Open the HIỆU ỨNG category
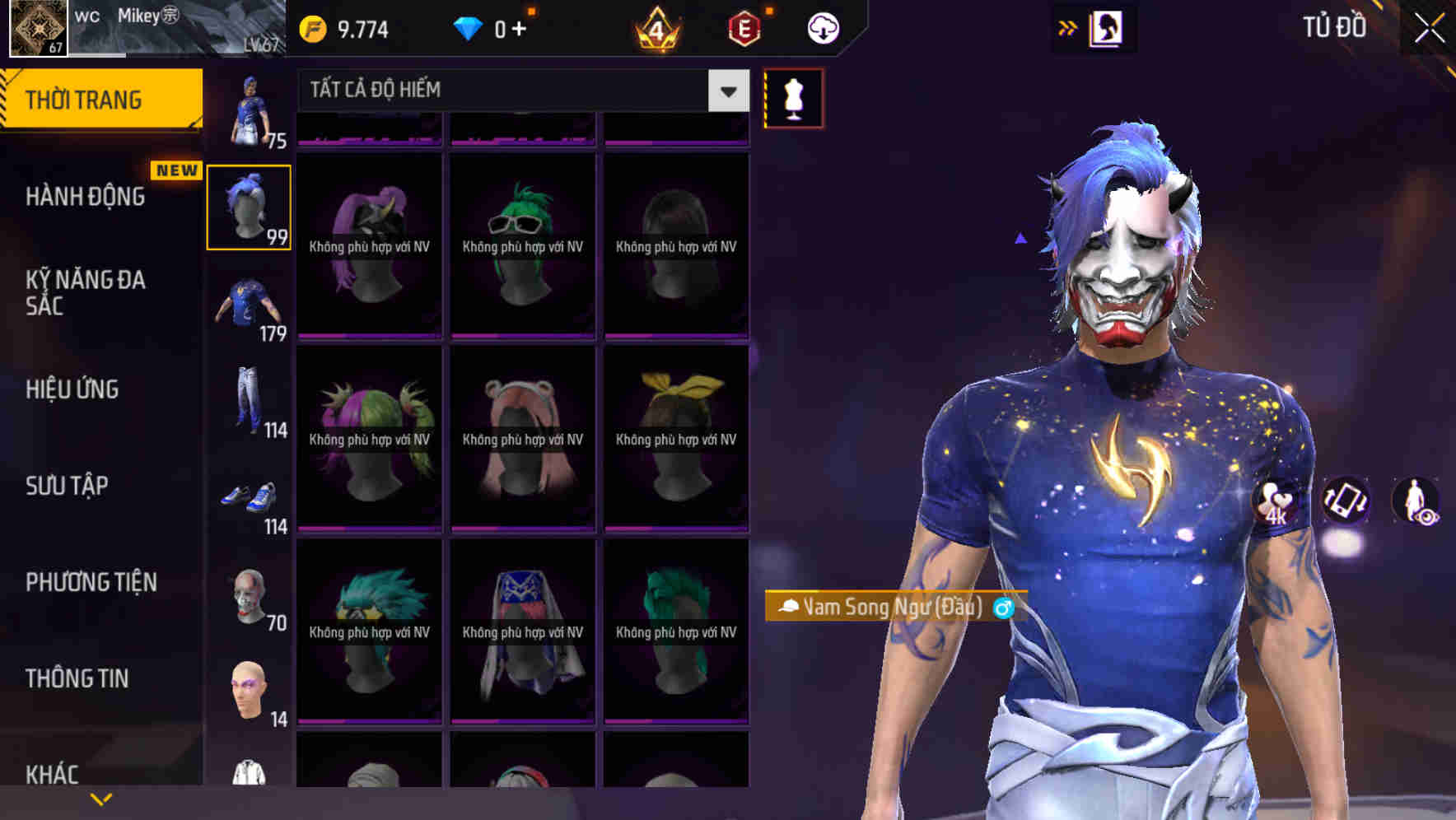 coord(72,389)
